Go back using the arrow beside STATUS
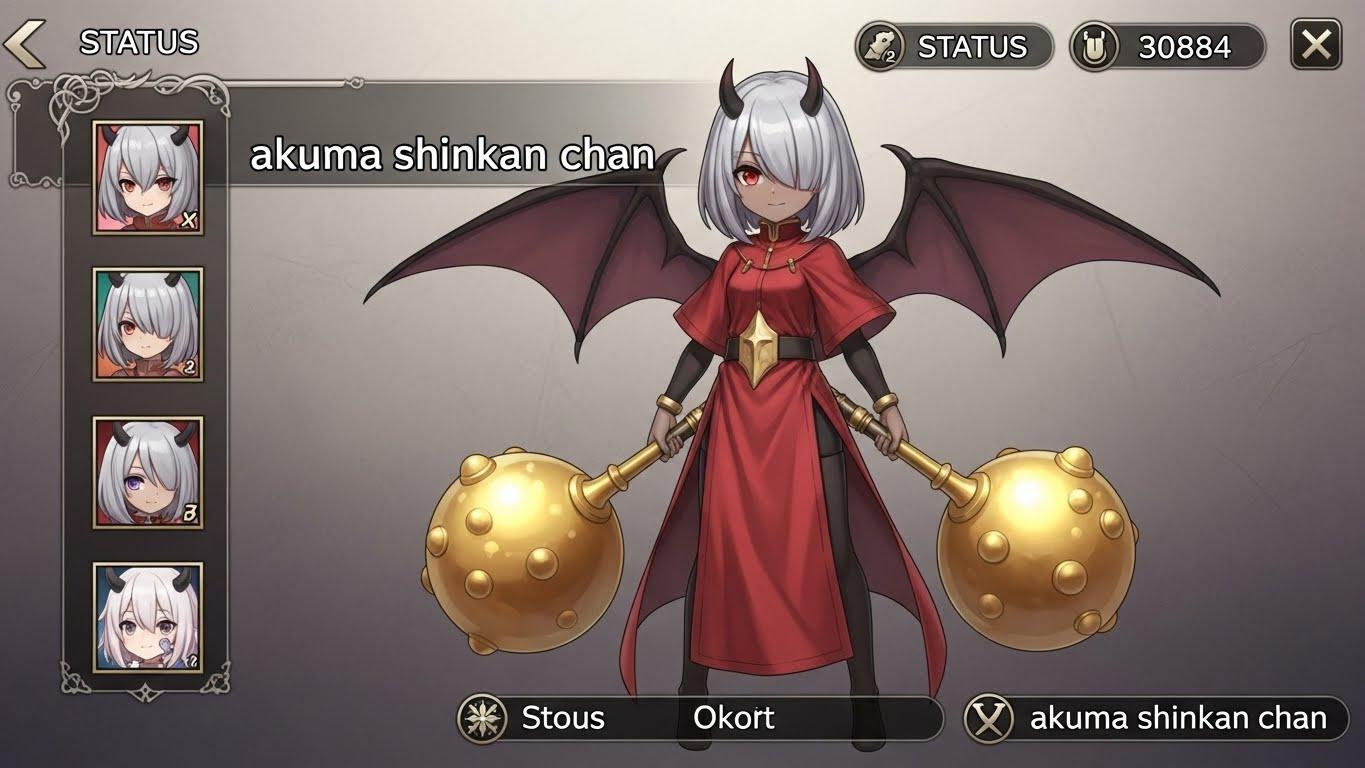1365x768 pixels. 24,43
